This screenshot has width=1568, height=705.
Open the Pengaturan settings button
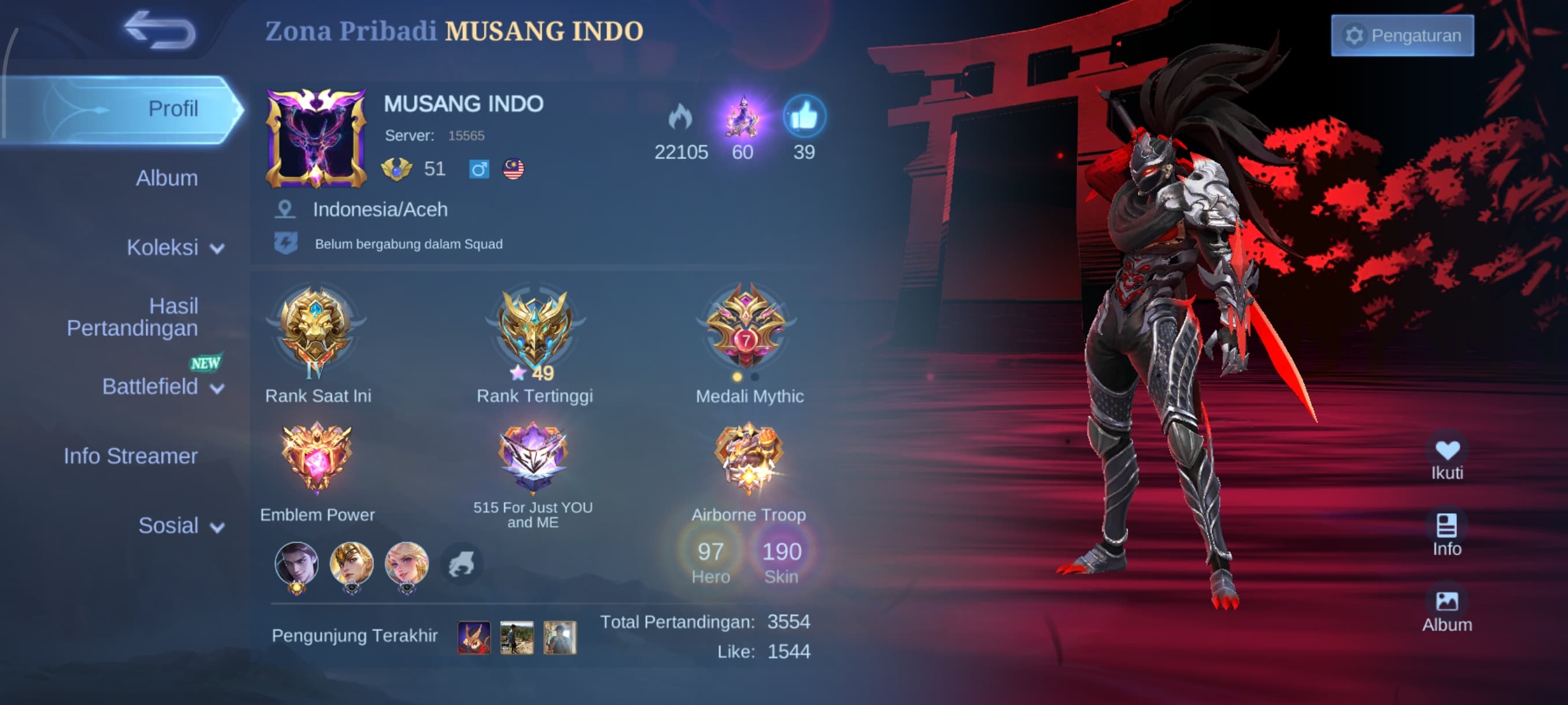click(1402, 36)
